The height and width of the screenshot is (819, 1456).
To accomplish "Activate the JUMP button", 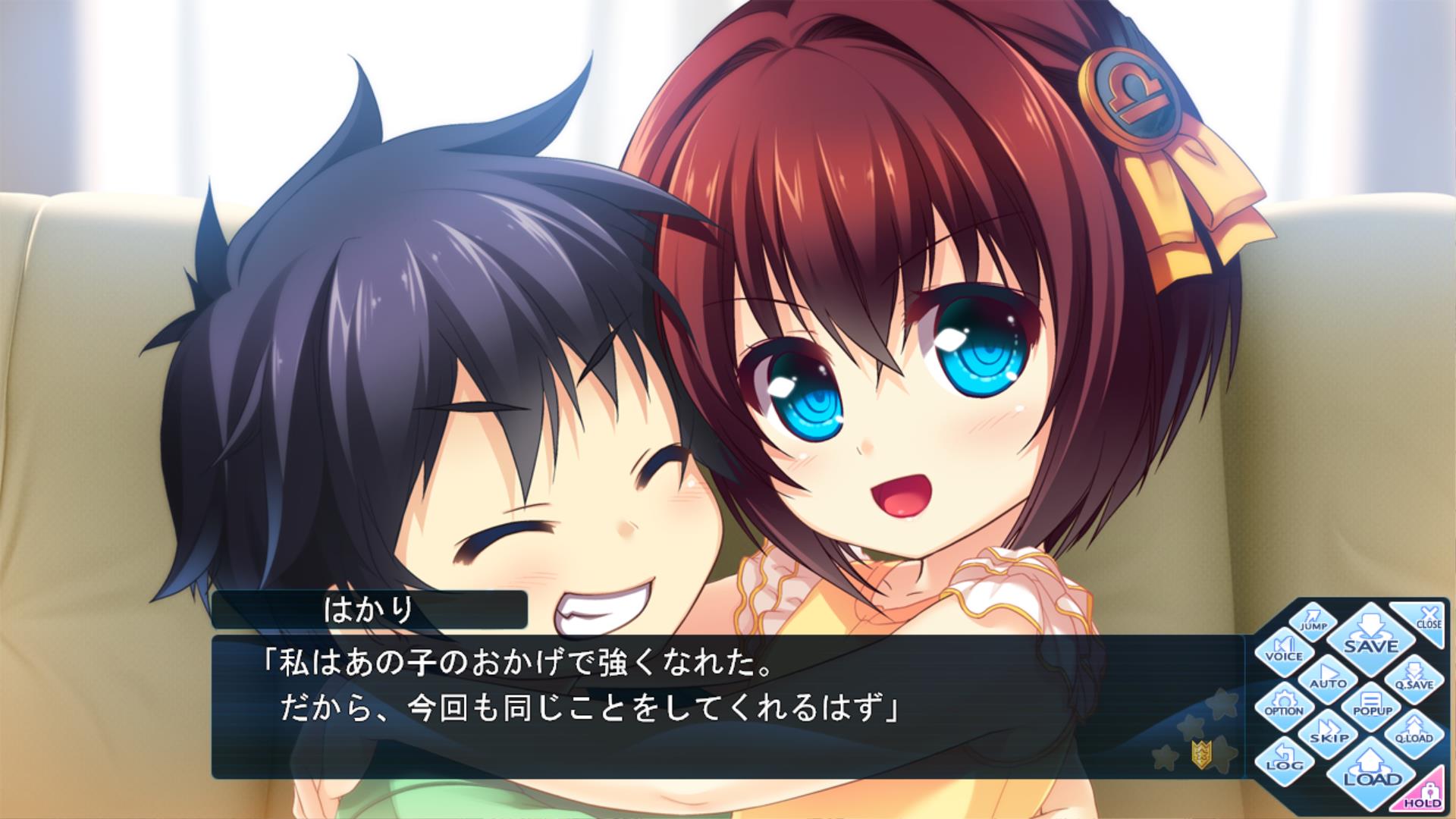I will [1313, 620].
